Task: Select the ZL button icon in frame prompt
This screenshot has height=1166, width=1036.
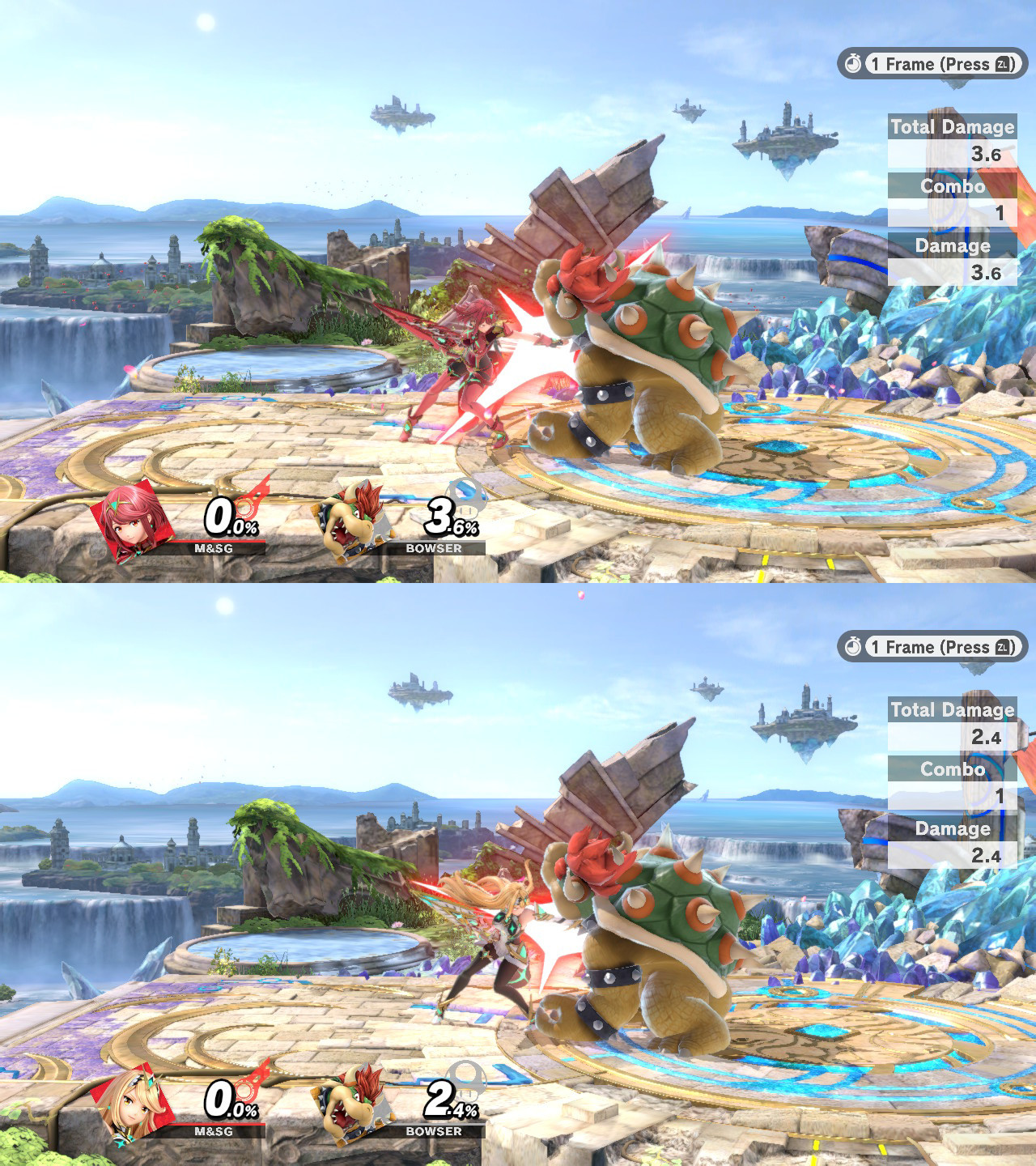Action: point(1003,65)
